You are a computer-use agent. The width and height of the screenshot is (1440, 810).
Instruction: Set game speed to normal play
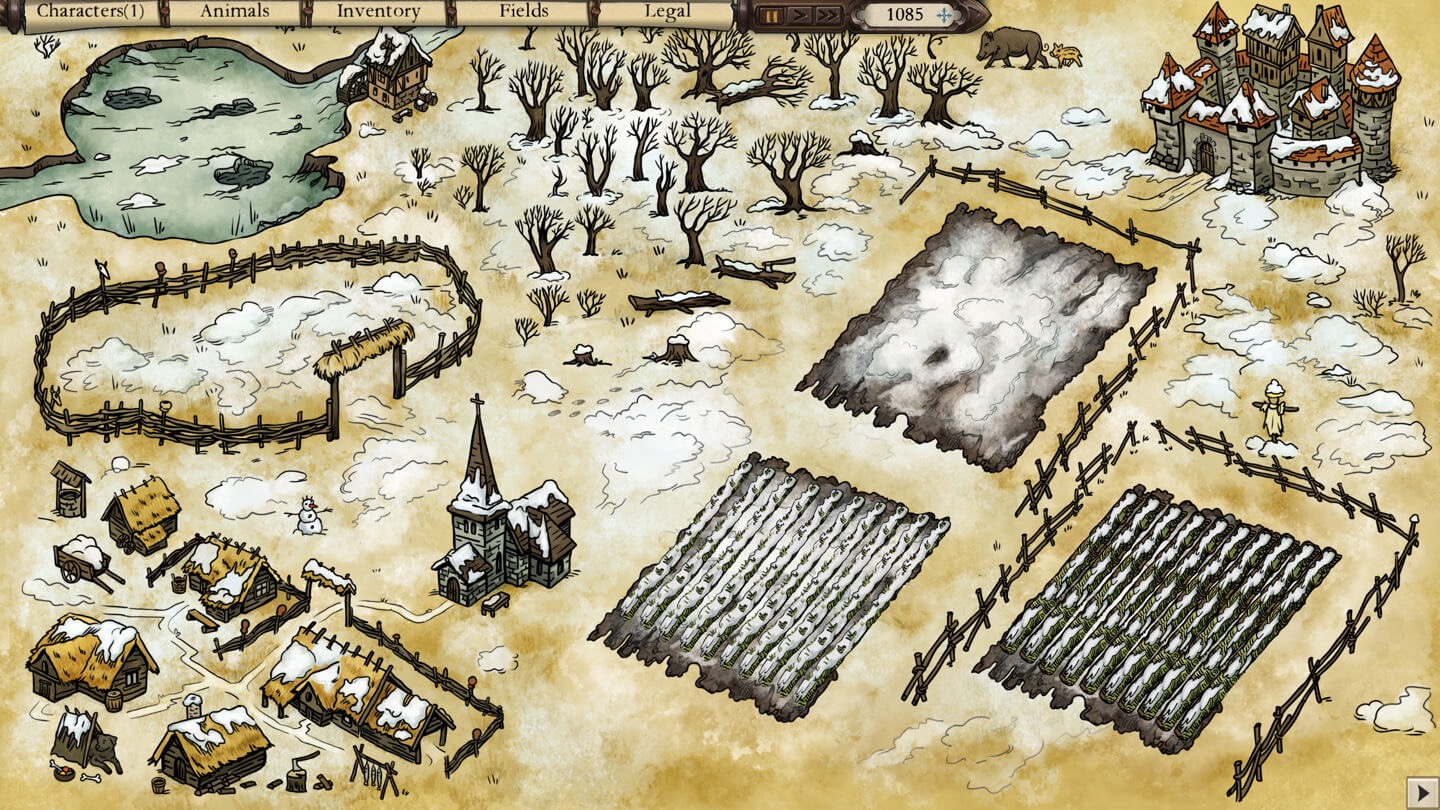coord(799,15)
